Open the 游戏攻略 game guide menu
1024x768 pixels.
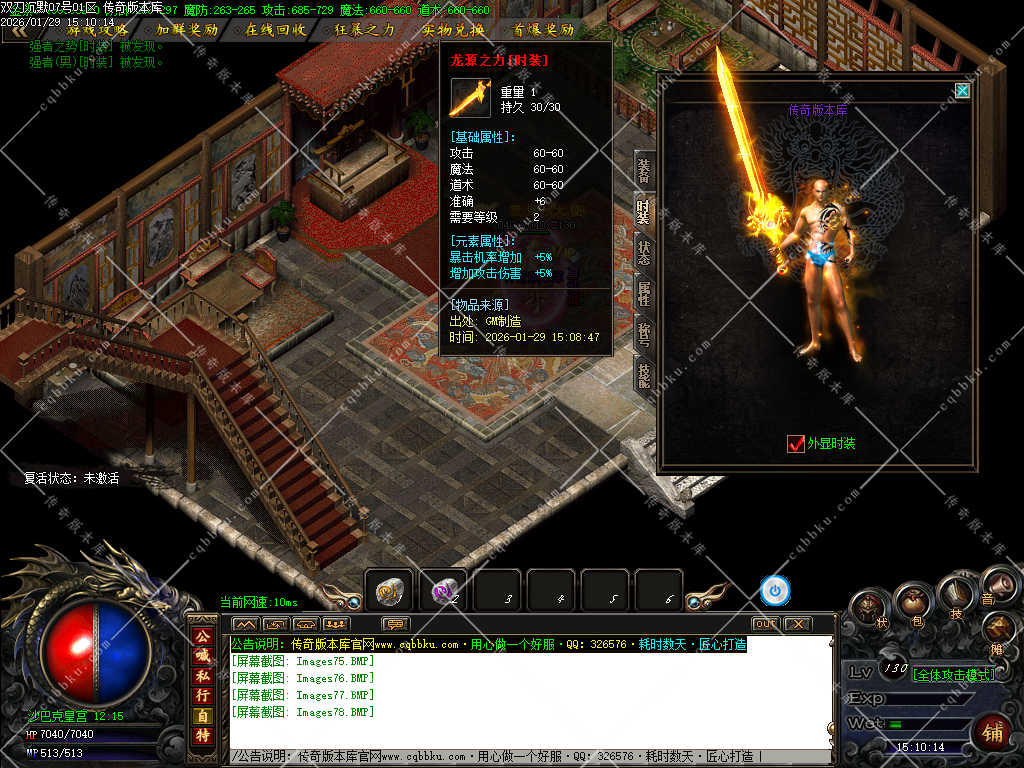[x=97, y=30]
